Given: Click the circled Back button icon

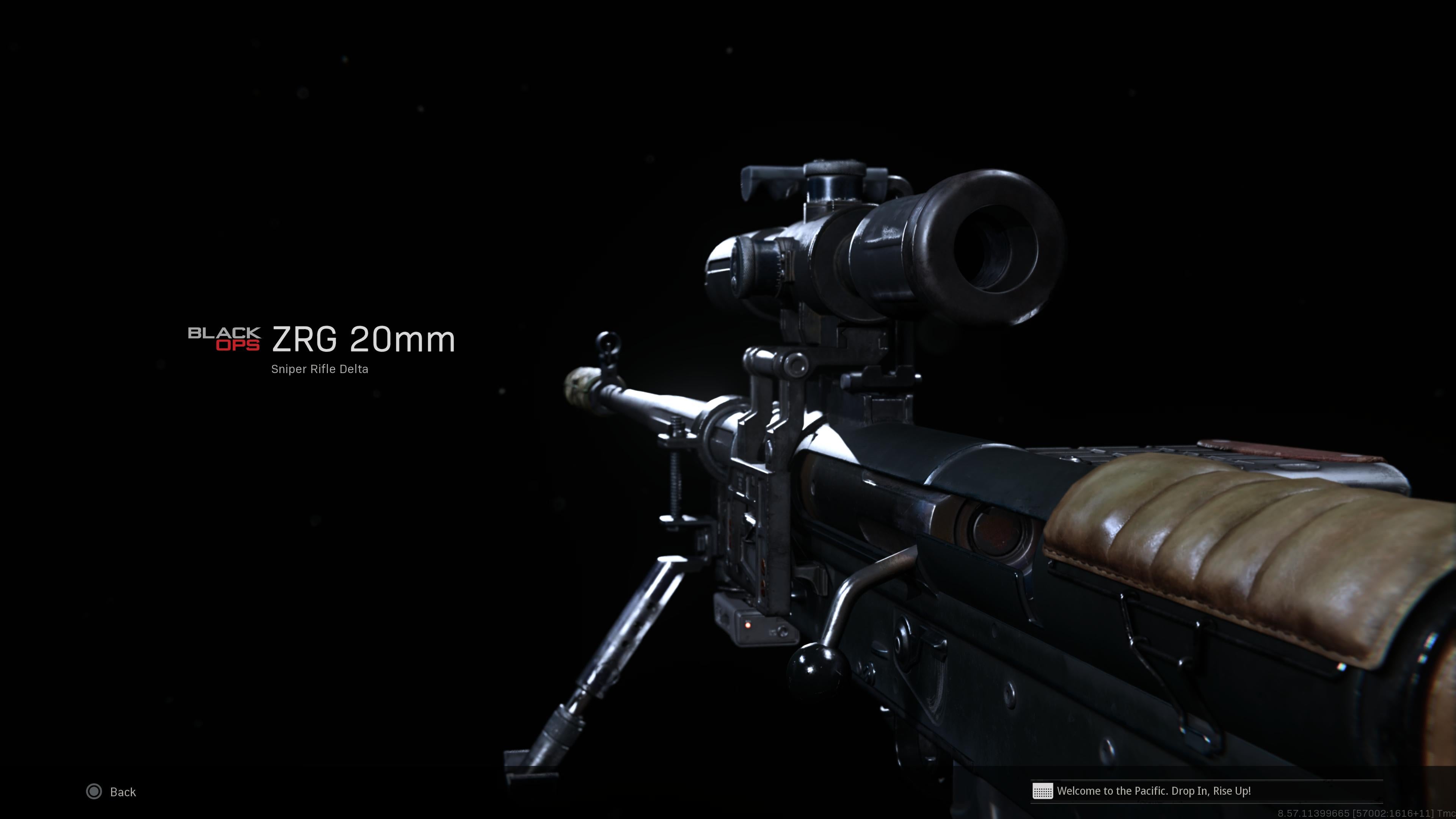Looking at the screenshot, I should coord(94,792).
